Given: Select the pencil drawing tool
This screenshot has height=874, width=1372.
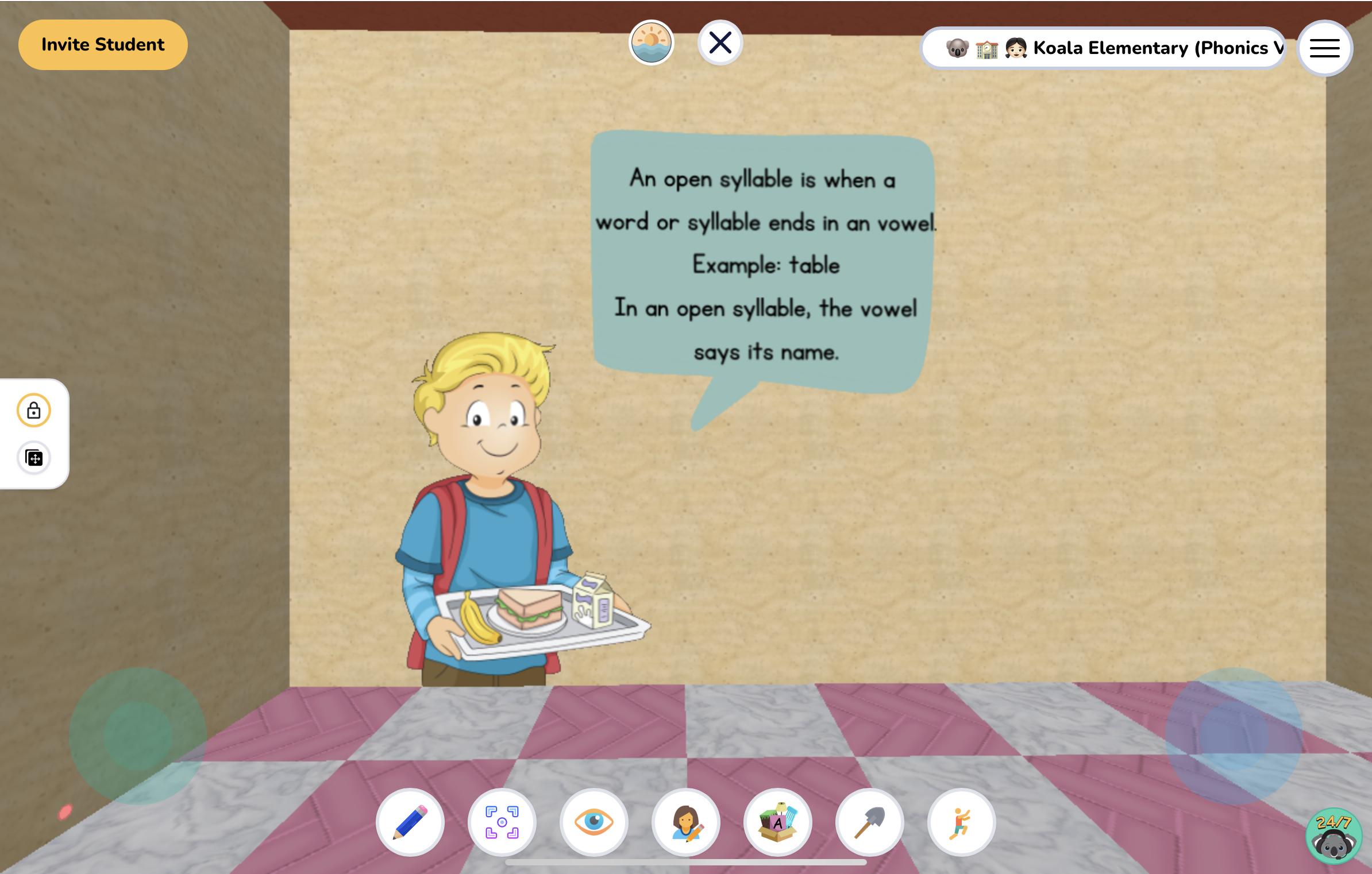Looking at the screenshot, I should point(410,822).
